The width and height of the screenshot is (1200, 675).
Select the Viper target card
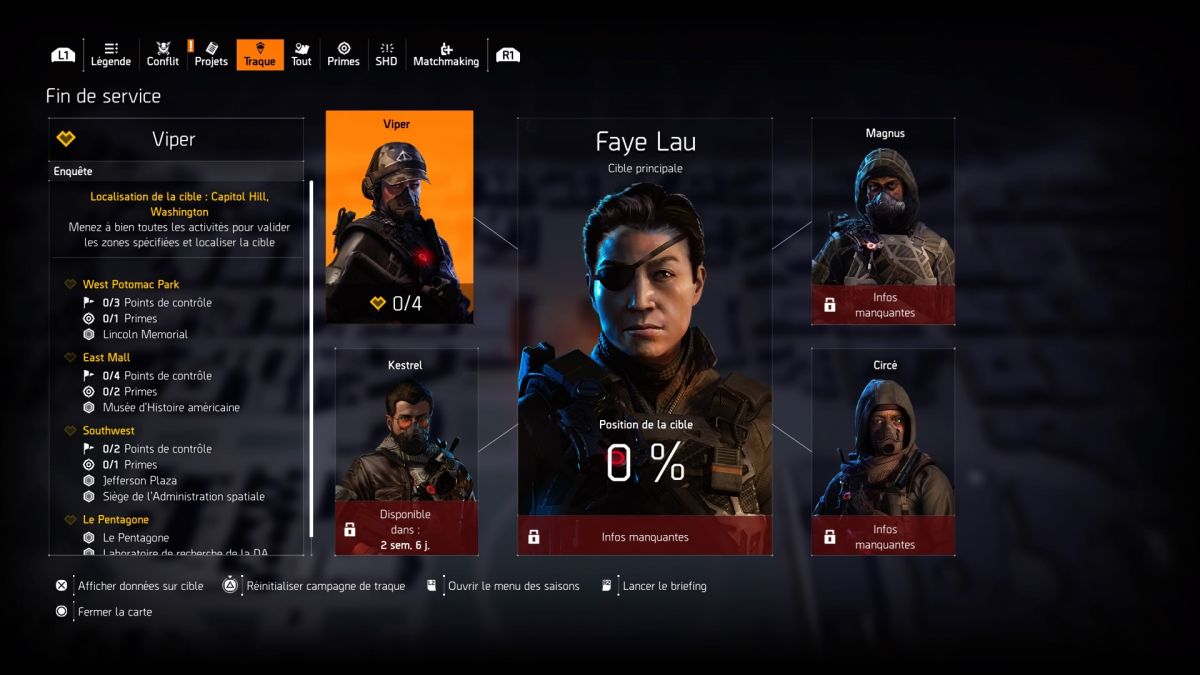tap(399, 217)
